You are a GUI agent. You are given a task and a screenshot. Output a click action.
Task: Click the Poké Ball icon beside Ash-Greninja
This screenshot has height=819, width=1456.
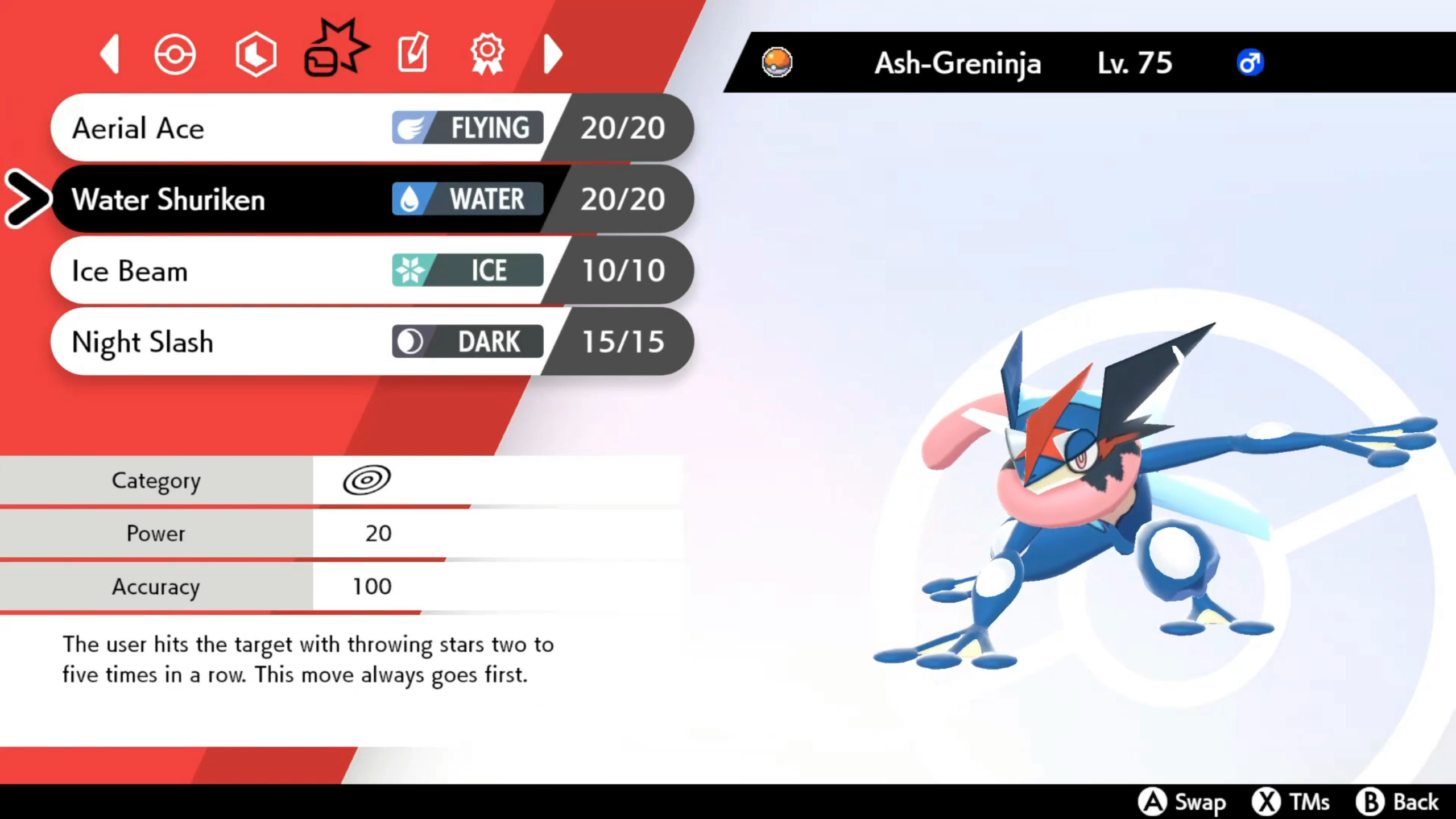point(777,63)
